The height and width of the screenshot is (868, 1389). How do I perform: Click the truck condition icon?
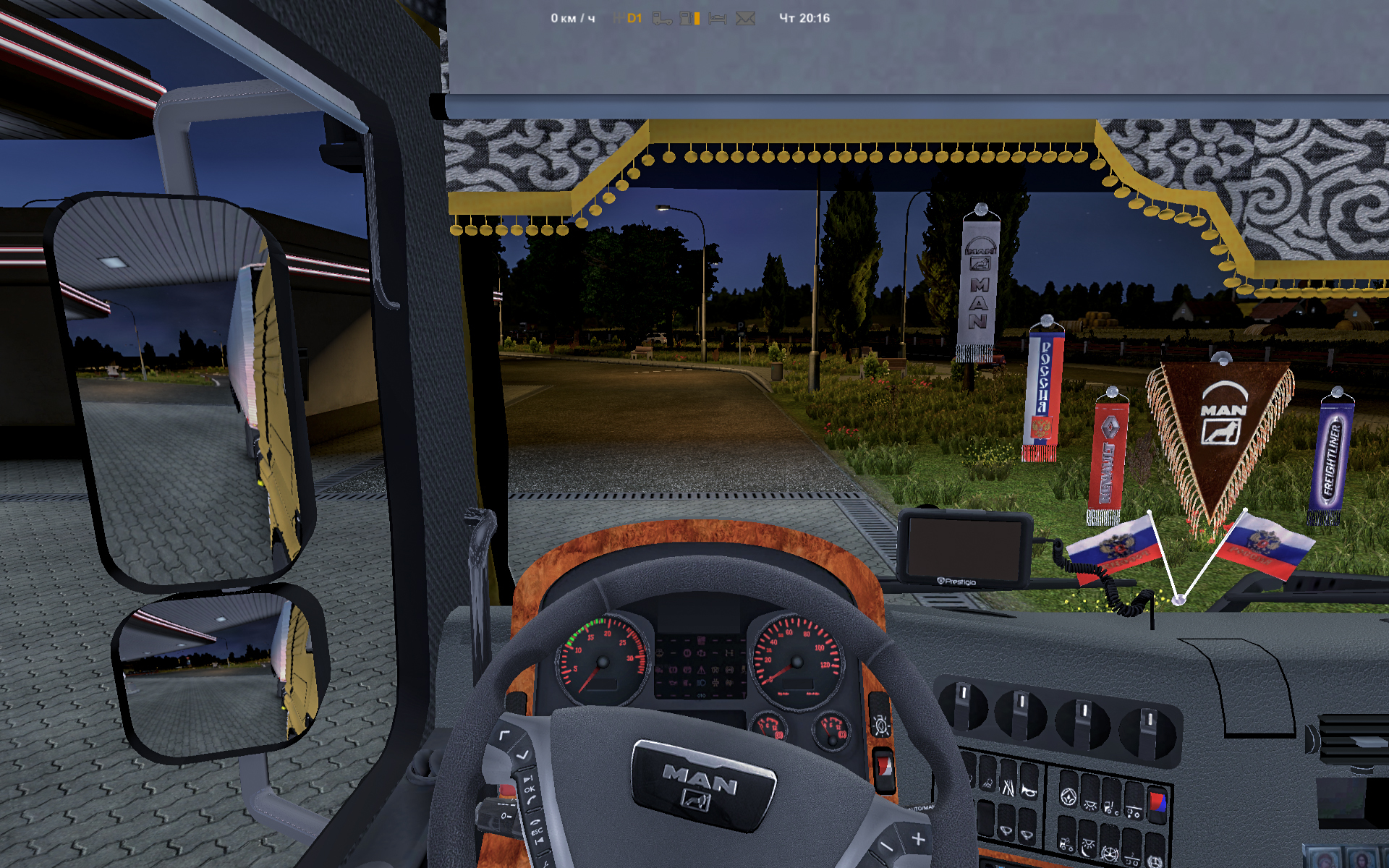coord(661,18)
